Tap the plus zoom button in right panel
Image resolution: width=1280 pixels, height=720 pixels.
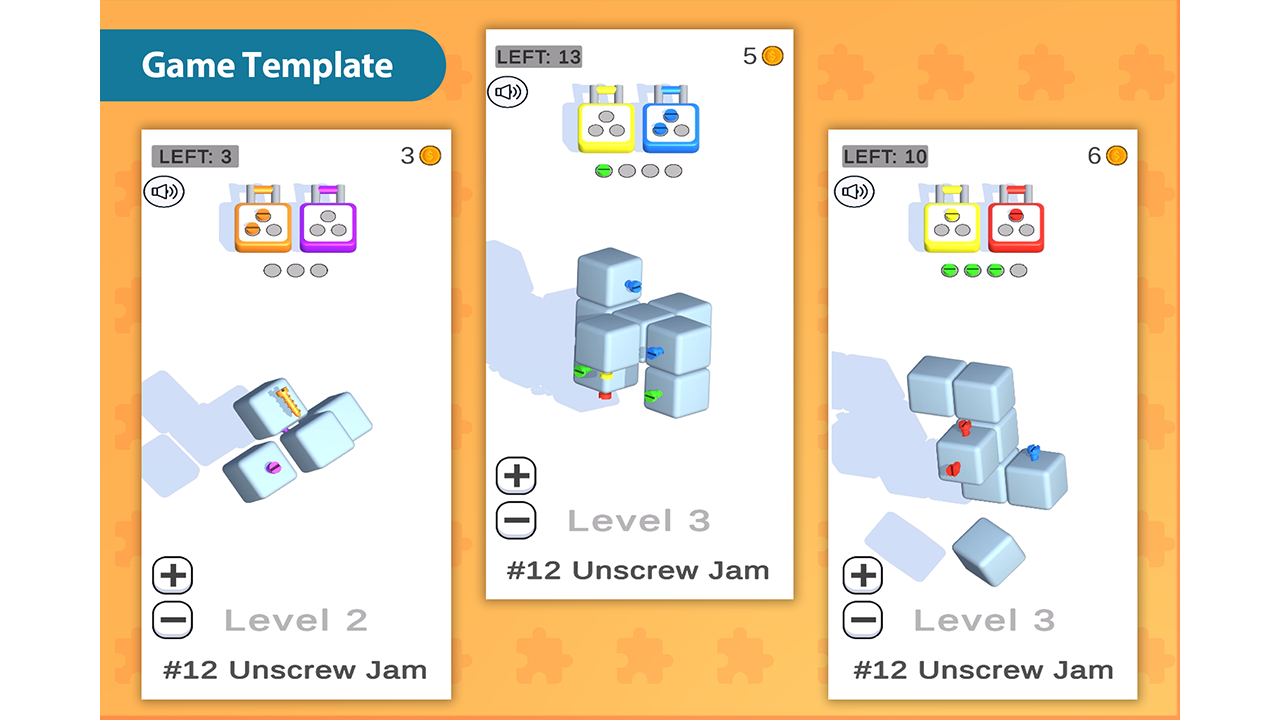click(862, 575)
